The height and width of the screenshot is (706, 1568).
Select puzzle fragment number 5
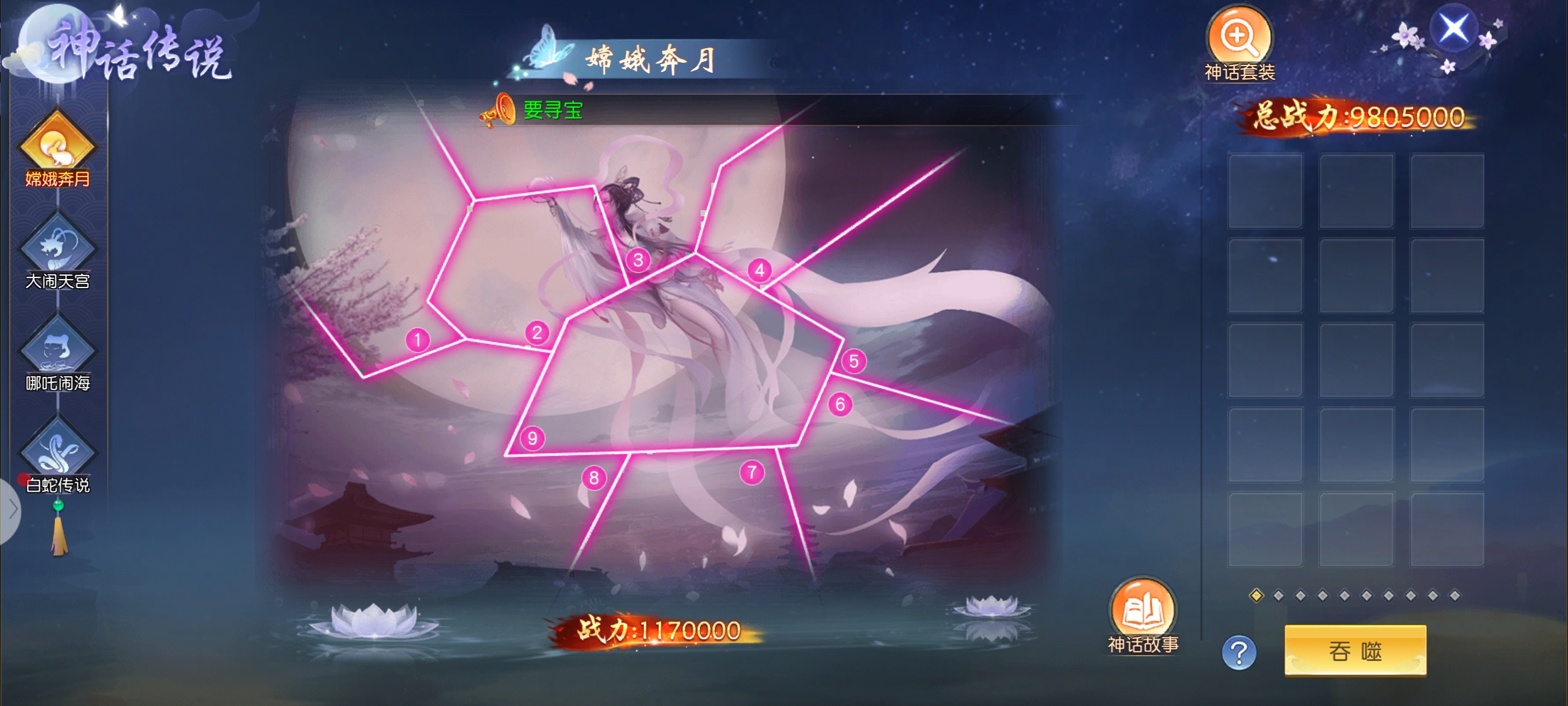pos(853,361)
